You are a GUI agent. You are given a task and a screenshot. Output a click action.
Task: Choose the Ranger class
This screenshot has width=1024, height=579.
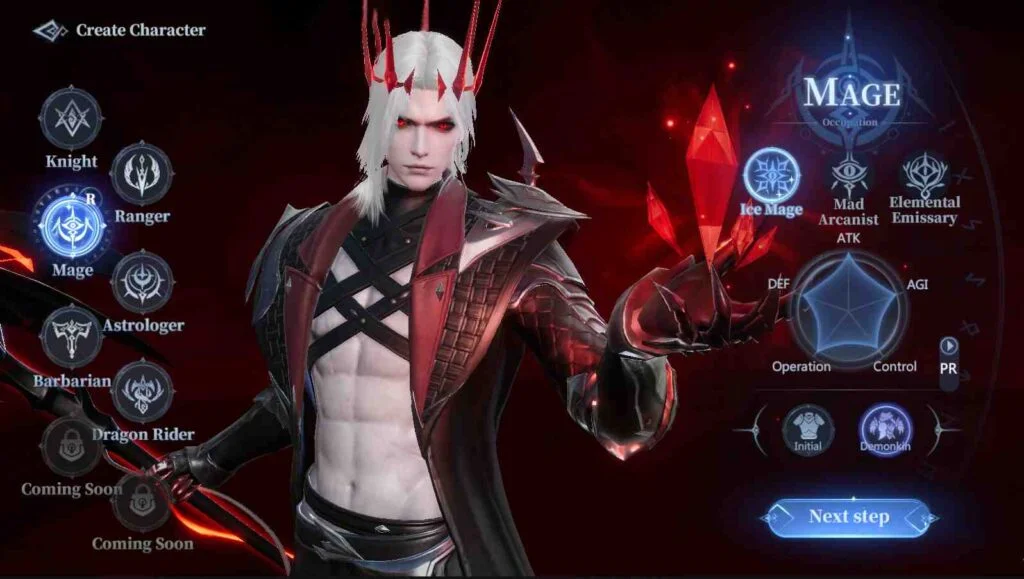(141, 174)
